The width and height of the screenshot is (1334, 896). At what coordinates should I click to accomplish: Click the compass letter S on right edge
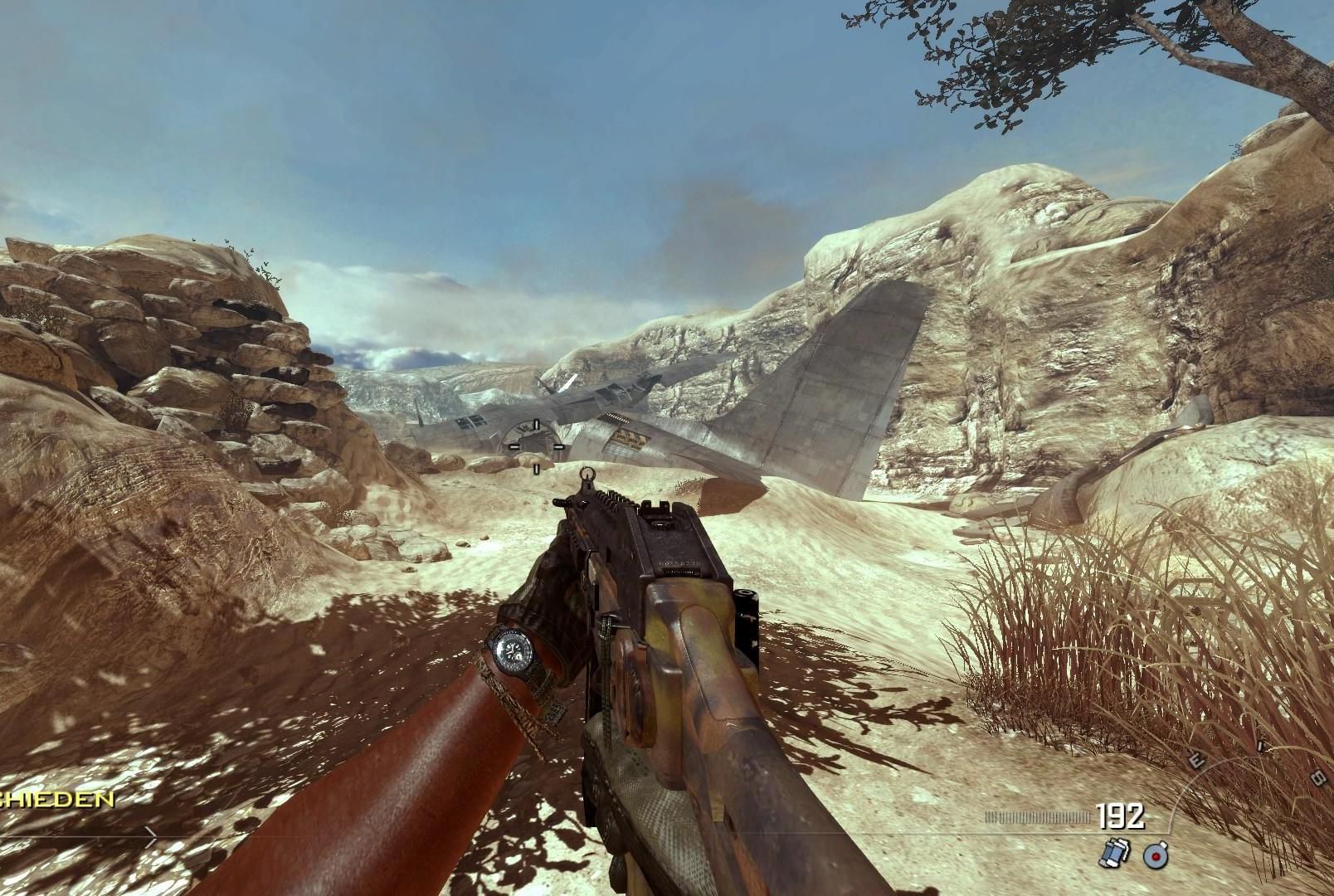[1318, 779]
